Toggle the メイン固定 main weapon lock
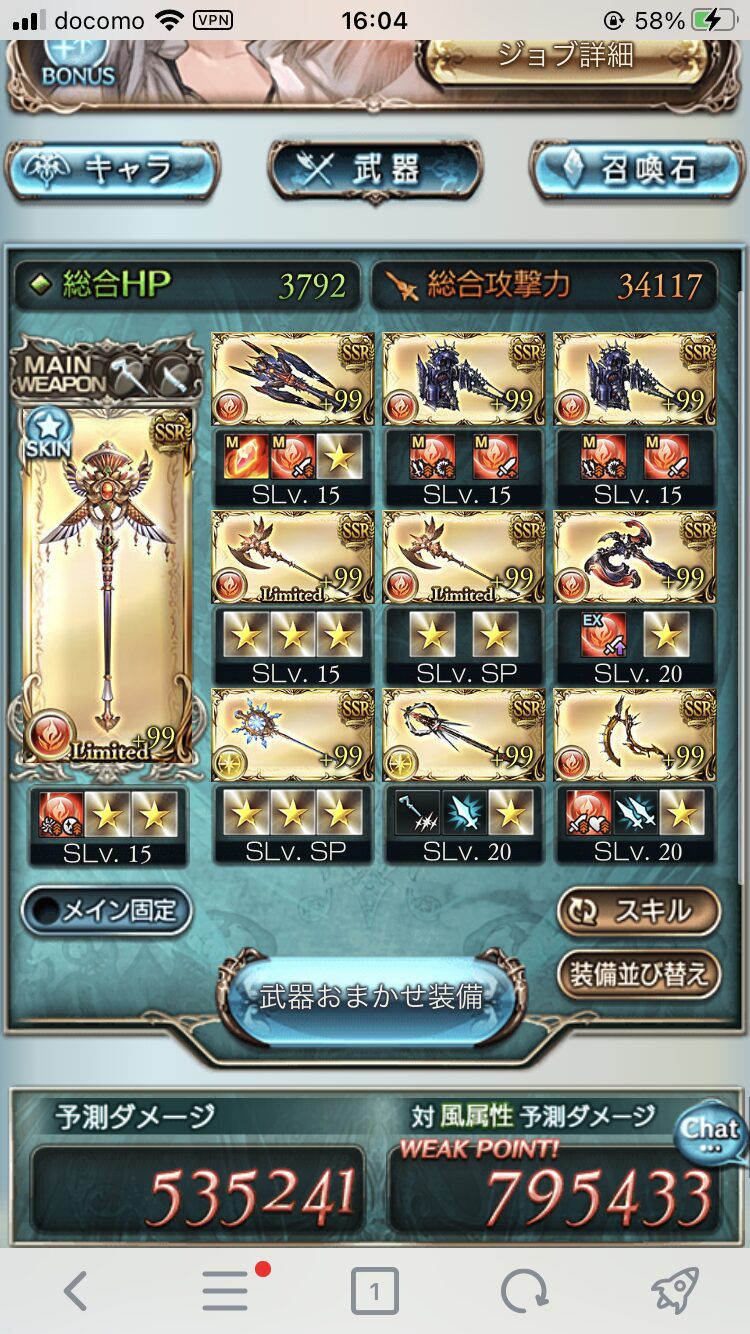Screen dimensions: 750x1334 pyautogui.click(x=106, y=910)
